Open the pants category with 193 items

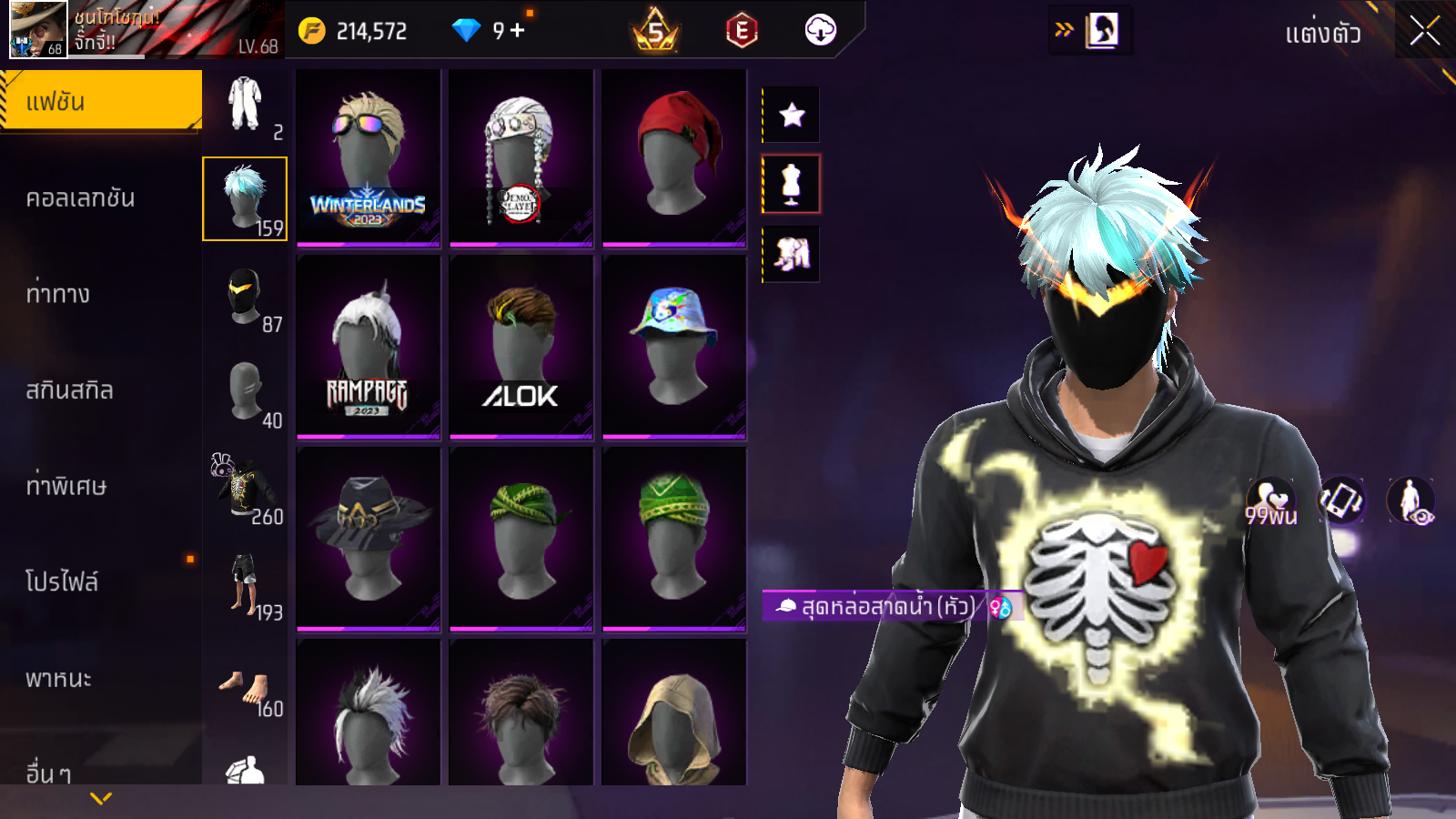click(x=245, y=585)
